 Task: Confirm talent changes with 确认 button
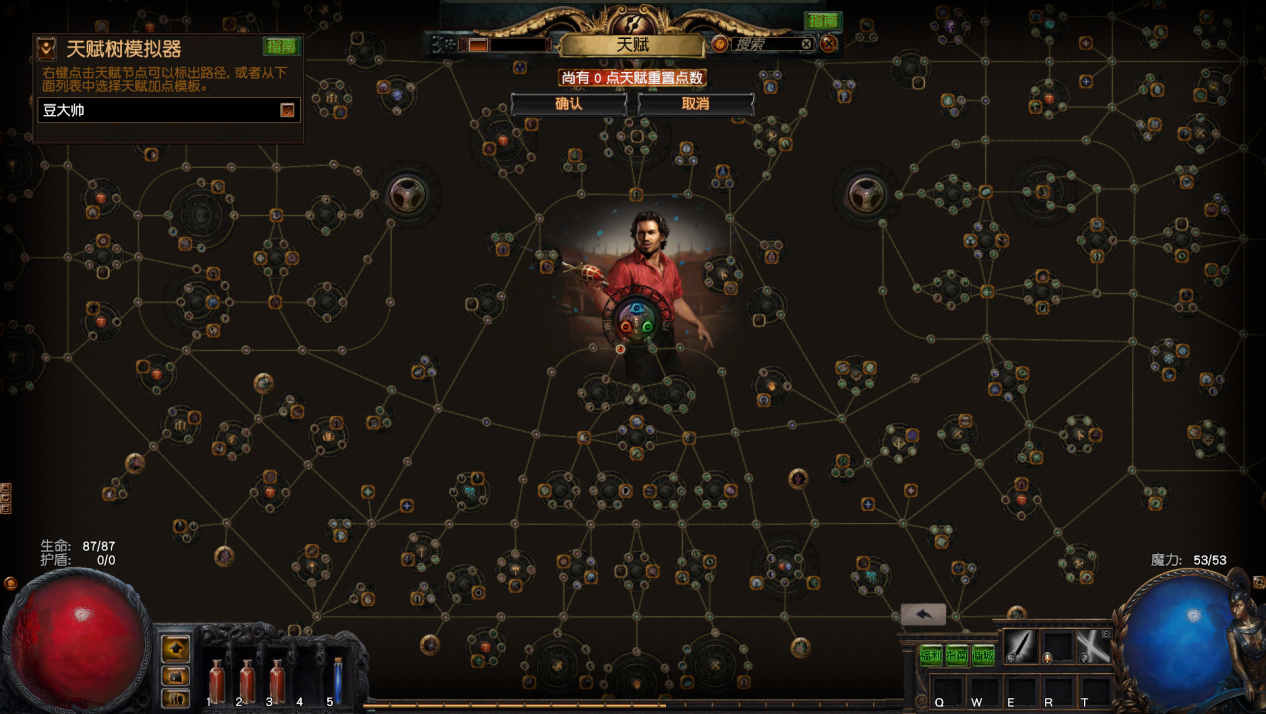coord(568,104)
